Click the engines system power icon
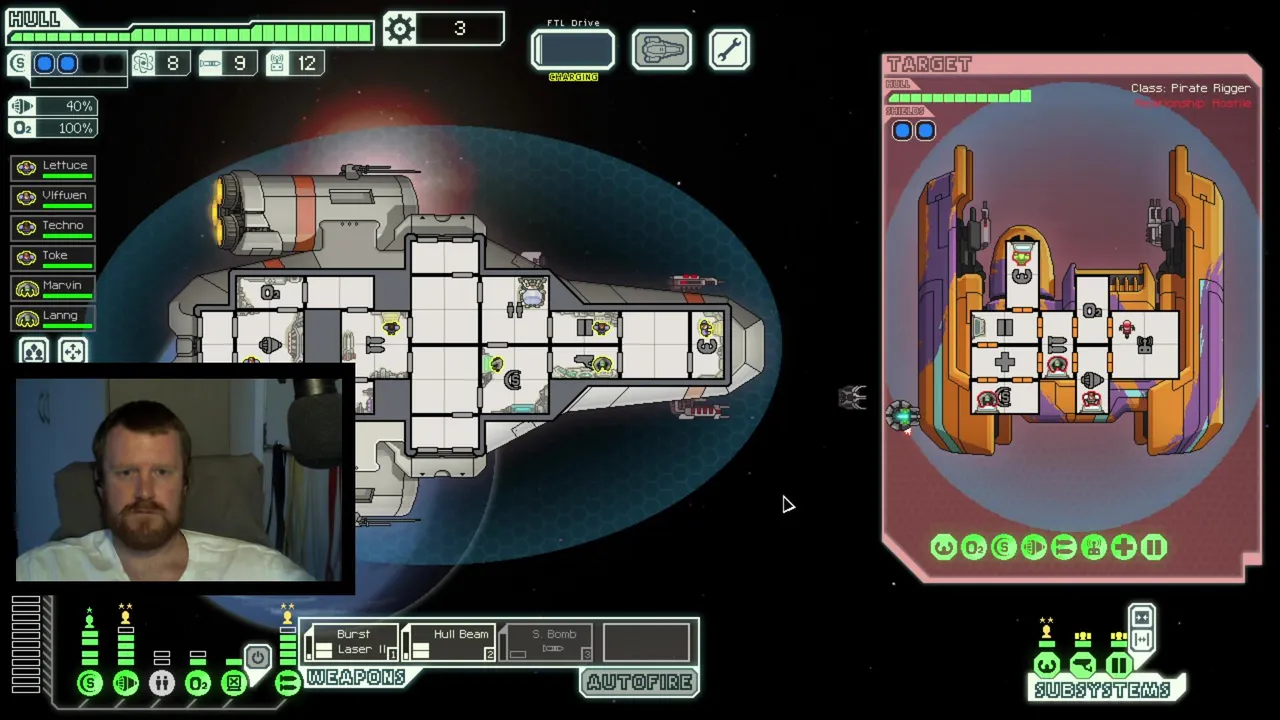Screen dimensions: 1280x720 coord(126,683)
